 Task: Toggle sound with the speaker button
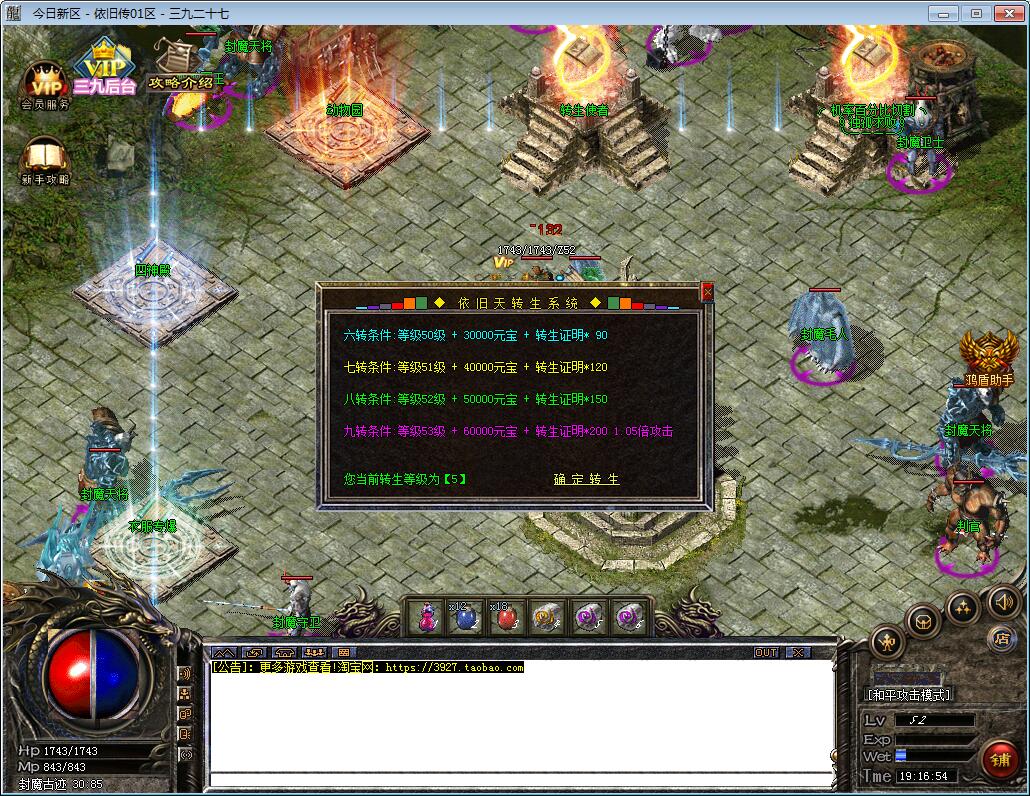pos(1003,602)
